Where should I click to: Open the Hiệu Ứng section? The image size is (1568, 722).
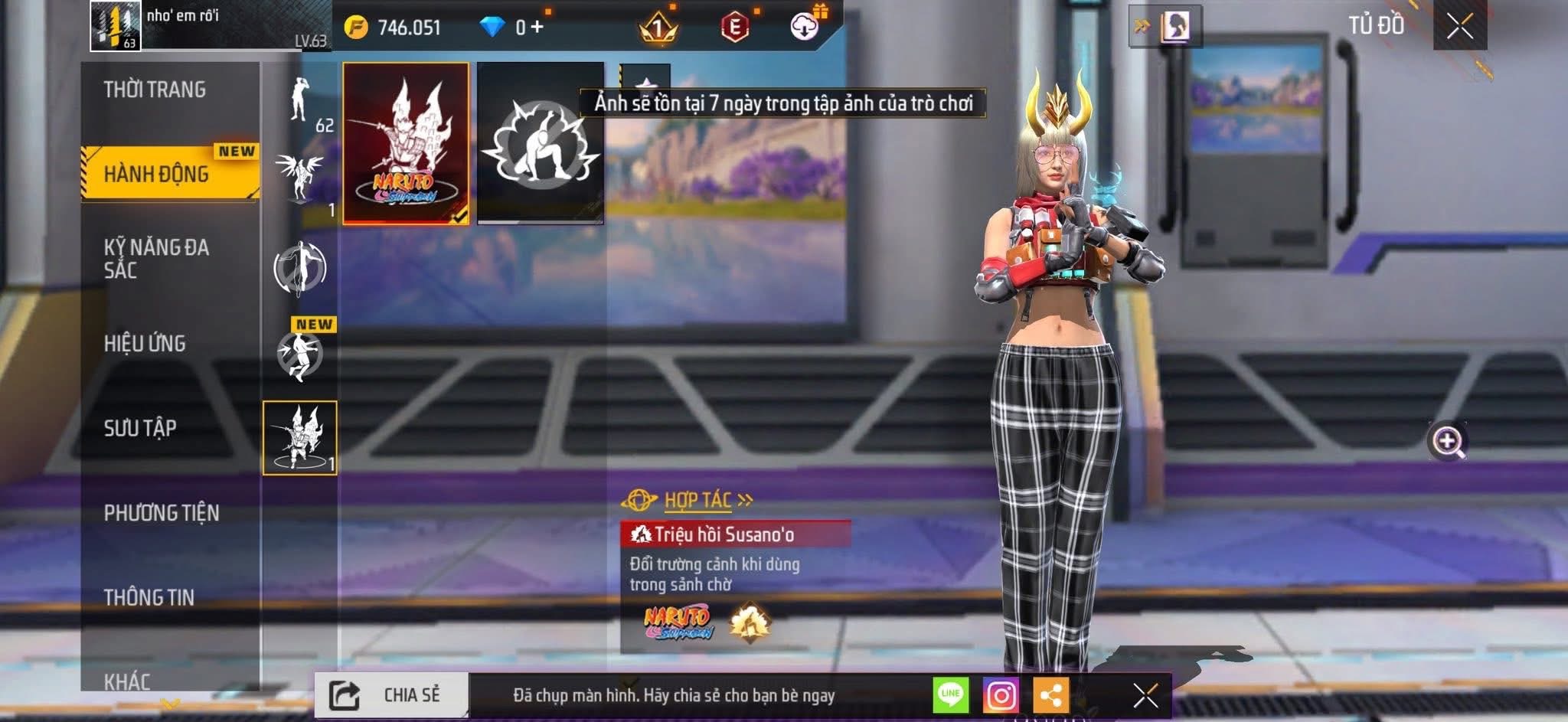coord(145,343)
